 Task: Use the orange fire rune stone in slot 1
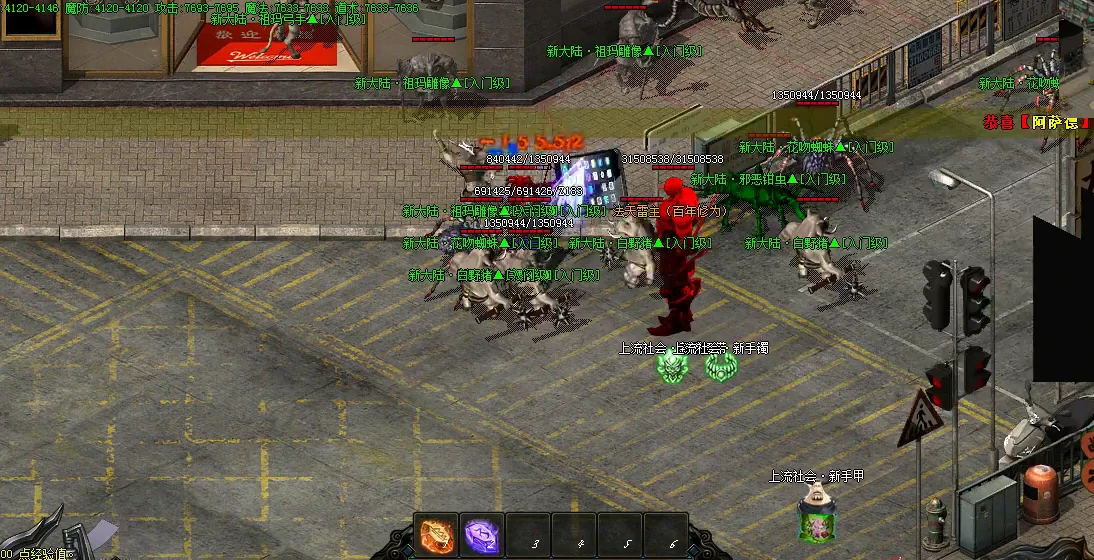tap(437, 535)
